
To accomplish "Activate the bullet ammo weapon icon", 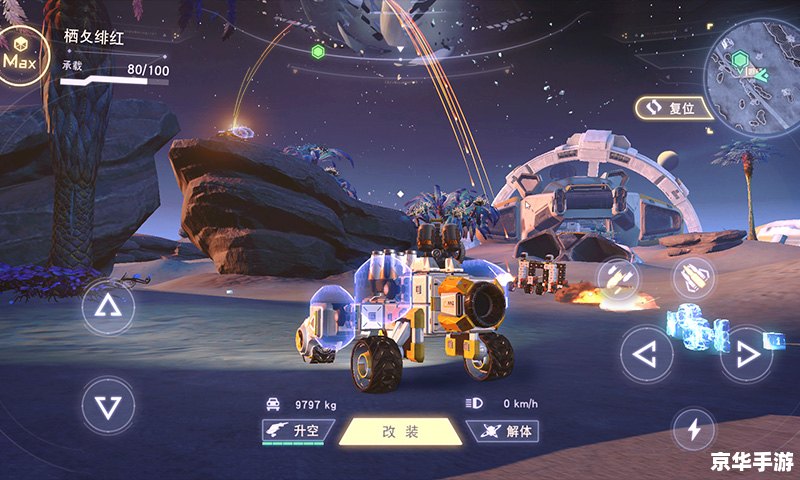I will coord(693,277).
